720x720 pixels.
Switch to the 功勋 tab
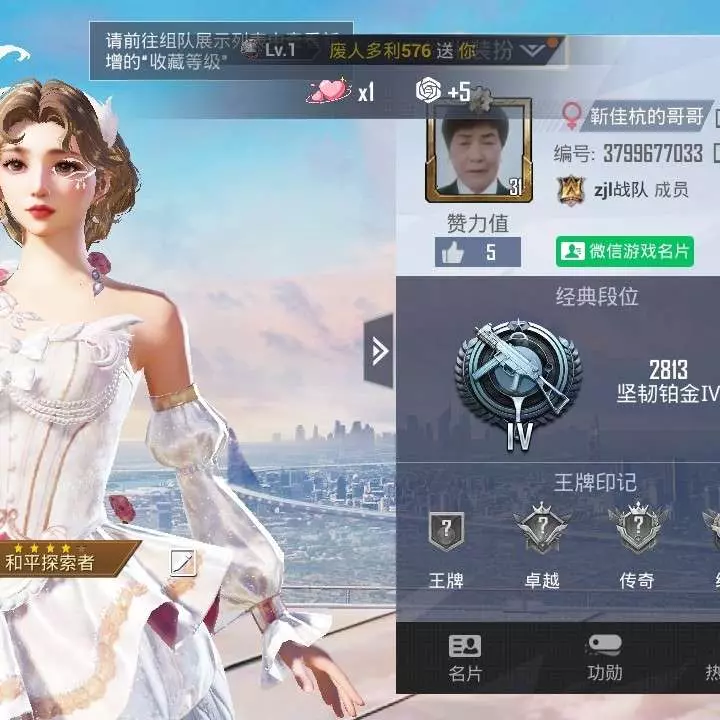(604, 658)
